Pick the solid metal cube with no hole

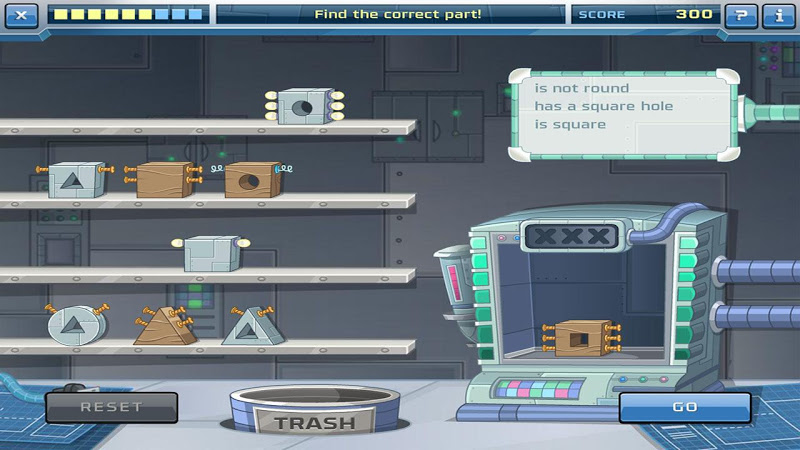[x=210, y=253]
